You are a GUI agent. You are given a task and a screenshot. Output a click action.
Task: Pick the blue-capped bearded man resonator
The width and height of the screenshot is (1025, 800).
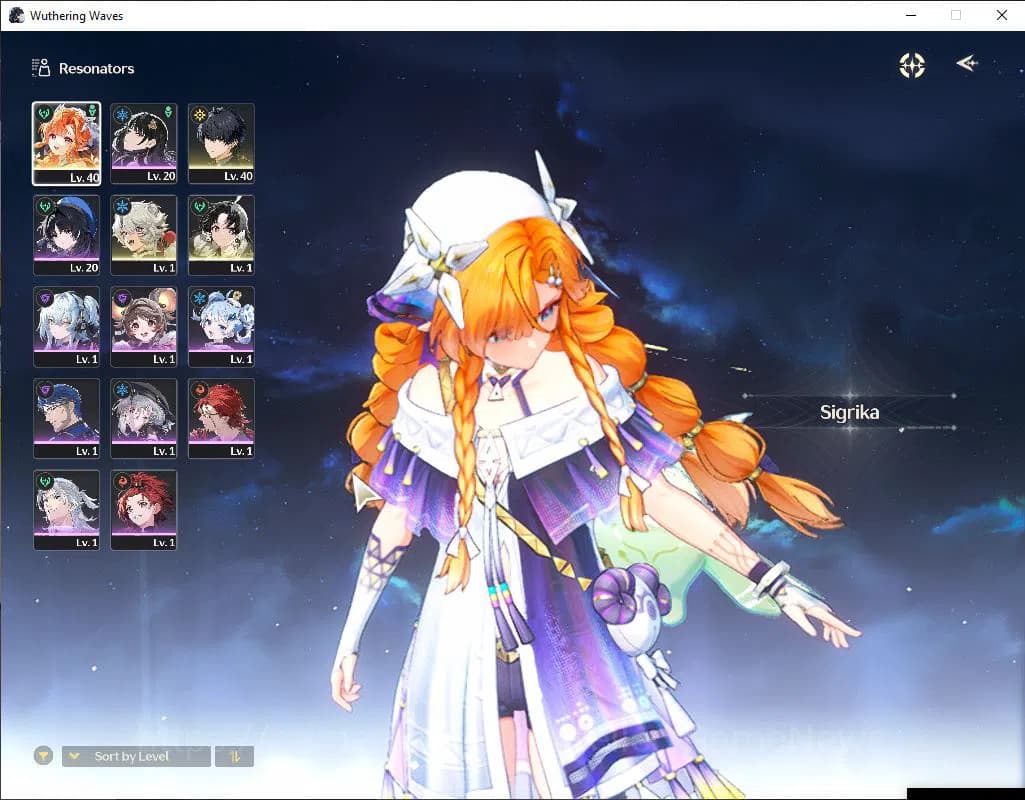[x=66, y=418]
